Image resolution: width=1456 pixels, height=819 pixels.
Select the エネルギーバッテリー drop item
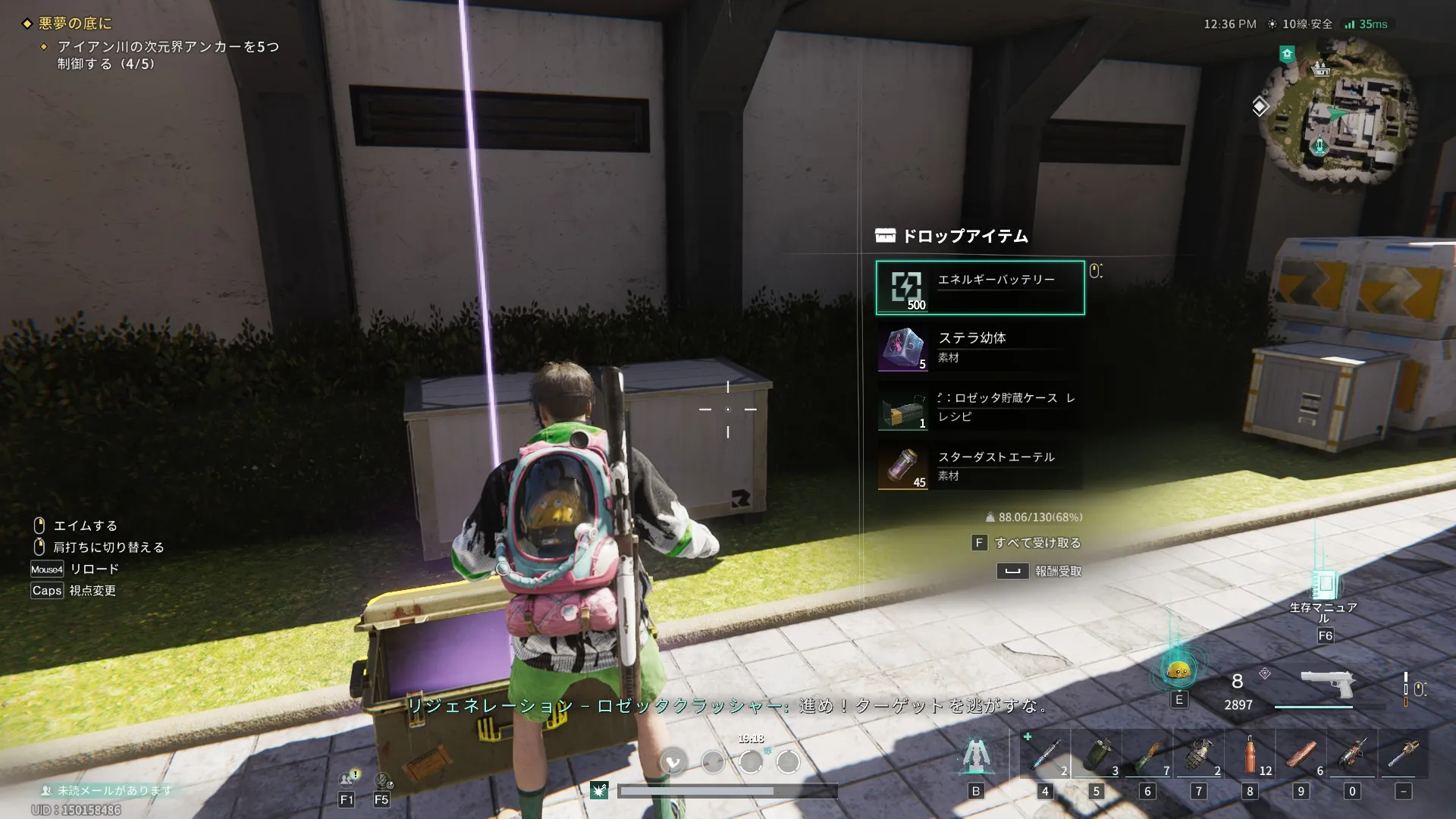980,287
